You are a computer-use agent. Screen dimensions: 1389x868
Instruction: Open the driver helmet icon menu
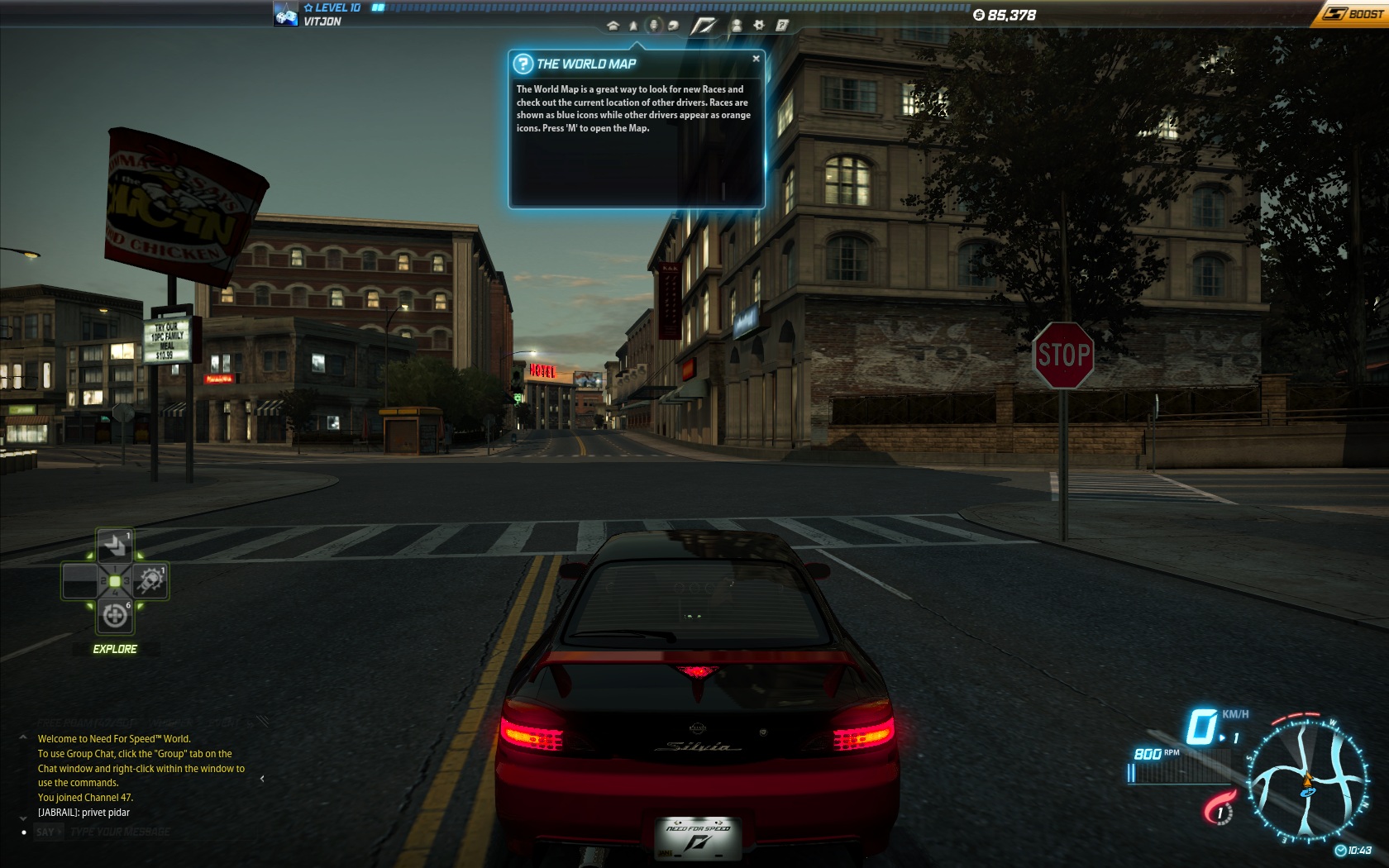673,26
